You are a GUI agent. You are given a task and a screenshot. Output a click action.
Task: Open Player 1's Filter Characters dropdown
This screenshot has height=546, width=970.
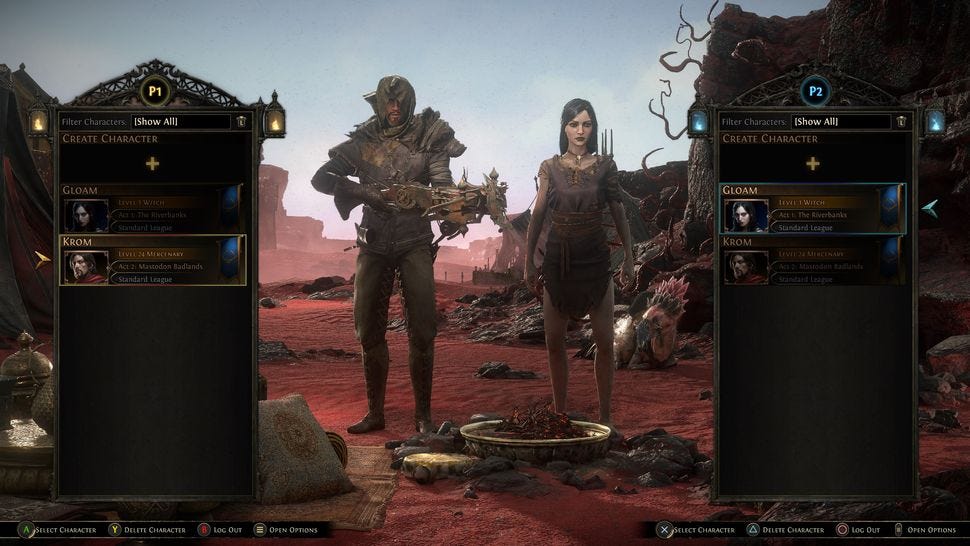181,121
